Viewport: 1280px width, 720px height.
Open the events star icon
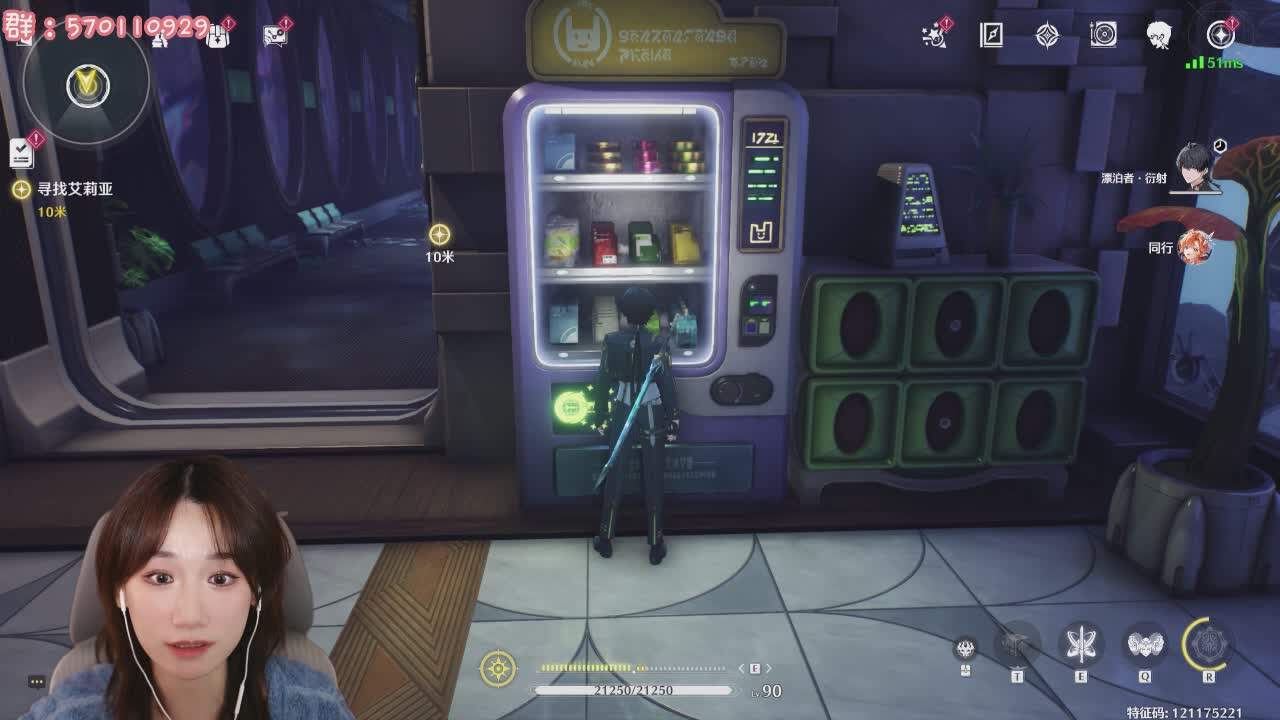935,36
